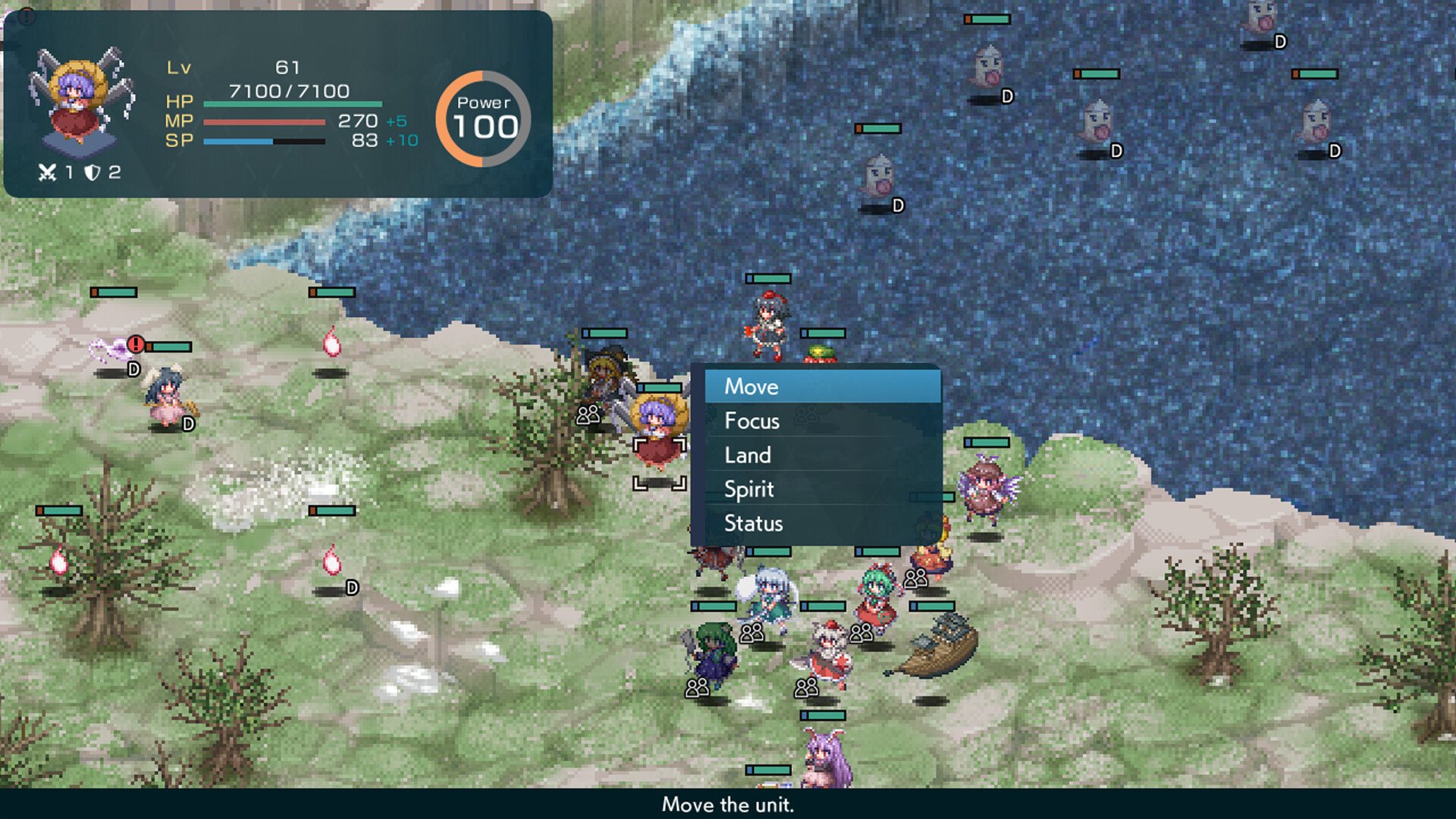This screenshot has width=1456, height=819.
Task: Open the Status command in the popup menu
Action: (753, 523)
